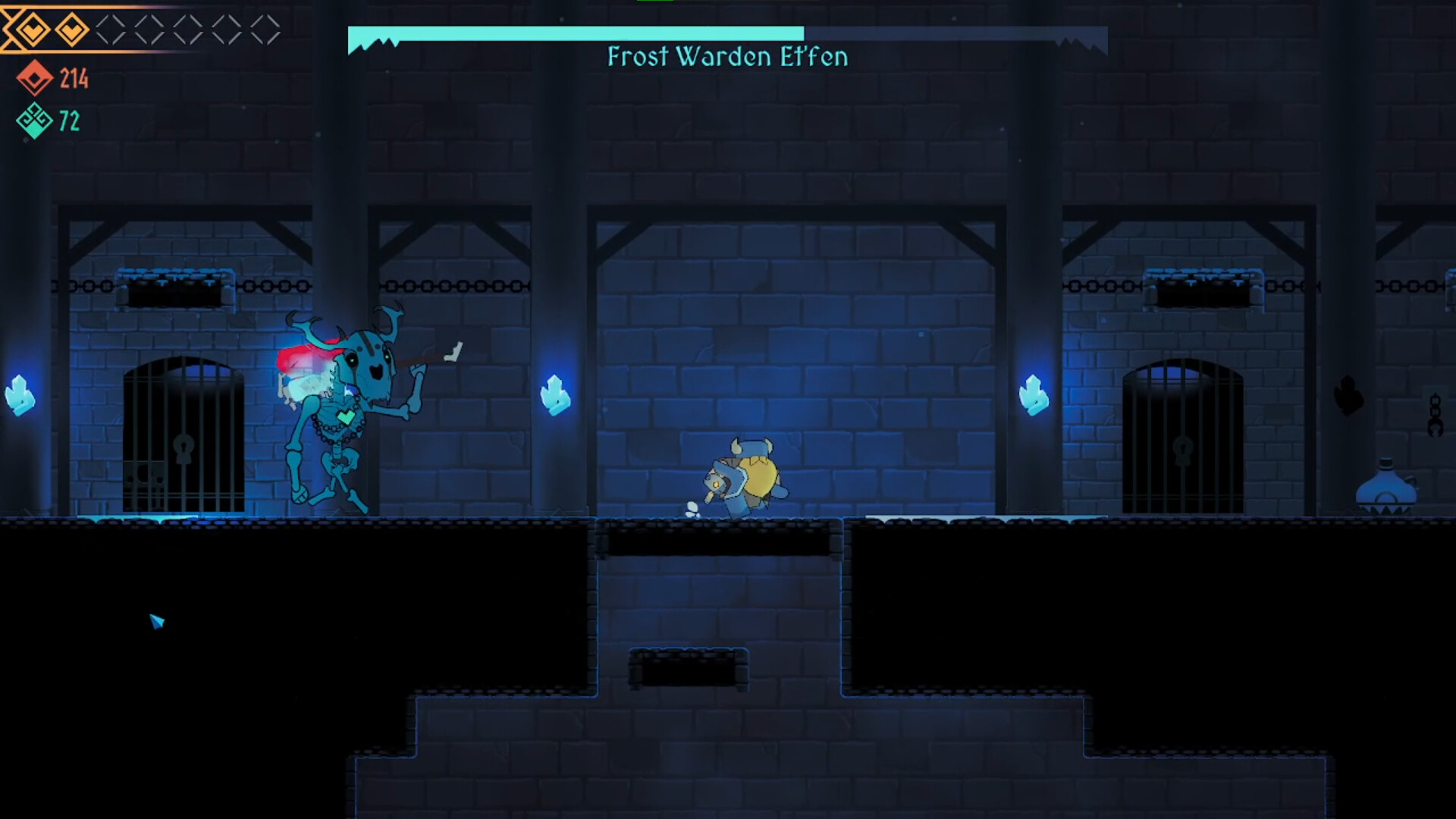
Task: Click the last empty heart slot on the right
Action: (264, 27)
